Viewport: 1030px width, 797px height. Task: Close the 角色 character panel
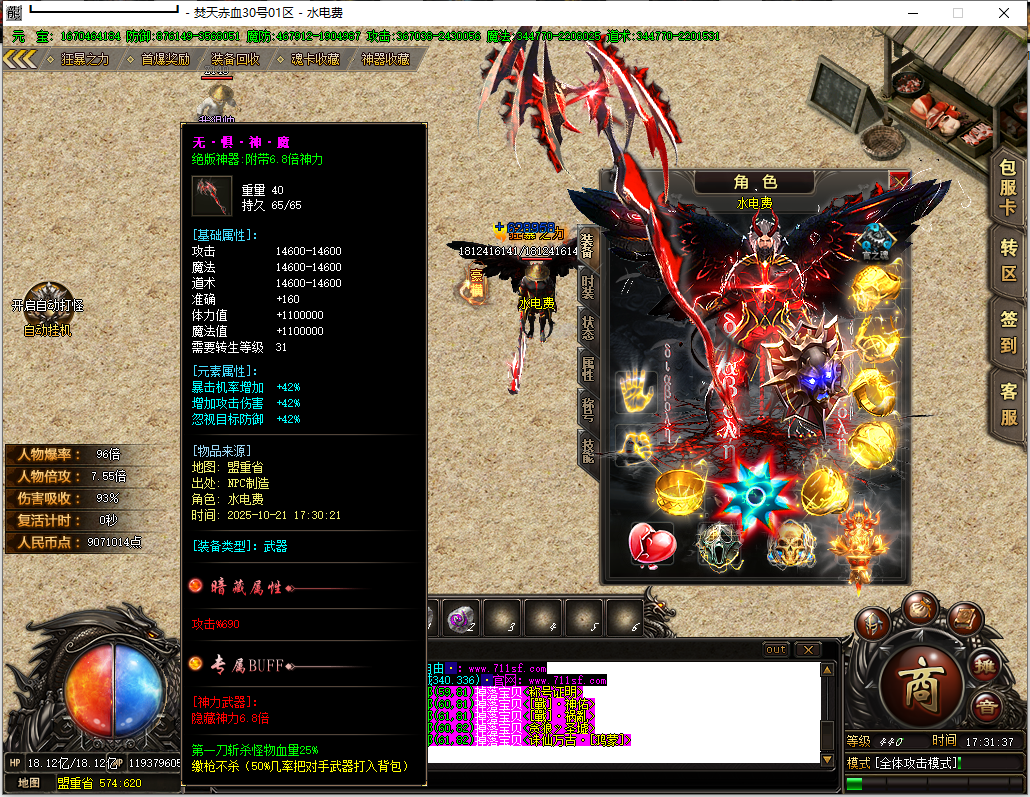(x=899, y=181)
